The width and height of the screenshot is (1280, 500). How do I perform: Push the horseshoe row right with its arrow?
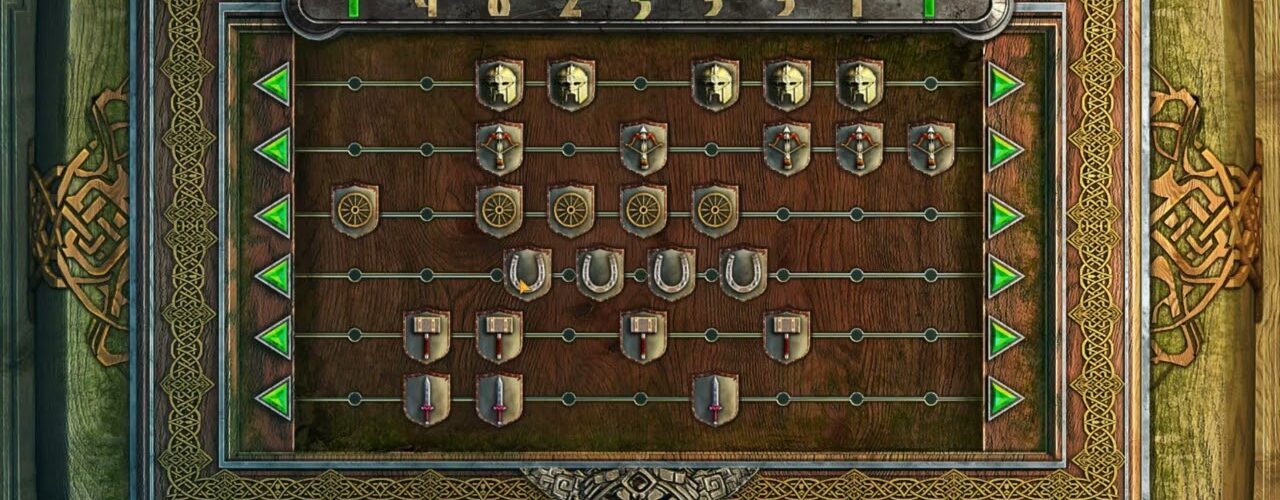click(x=1004, y=276)
